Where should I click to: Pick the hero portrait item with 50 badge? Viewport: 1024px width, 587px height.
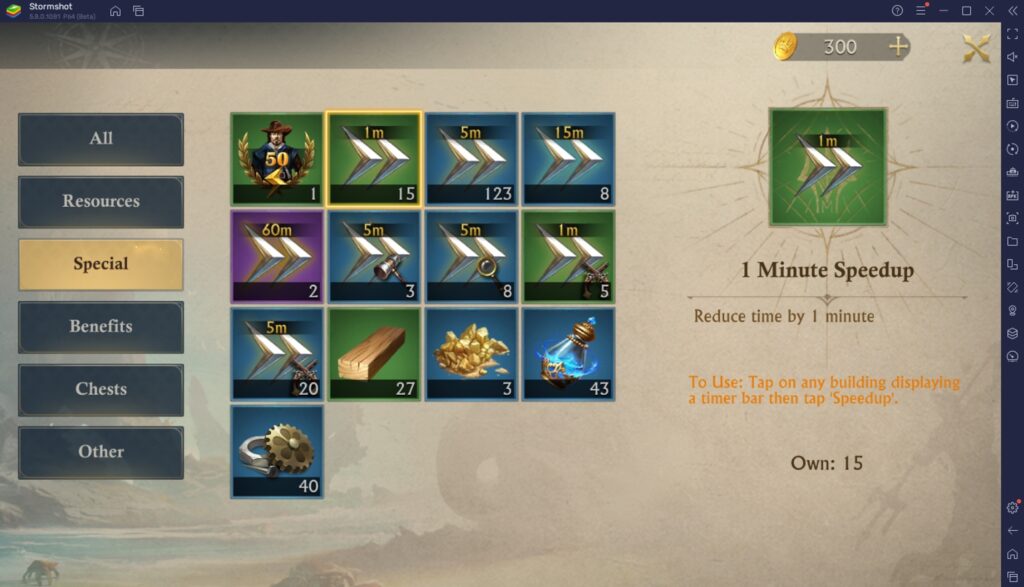277,158
